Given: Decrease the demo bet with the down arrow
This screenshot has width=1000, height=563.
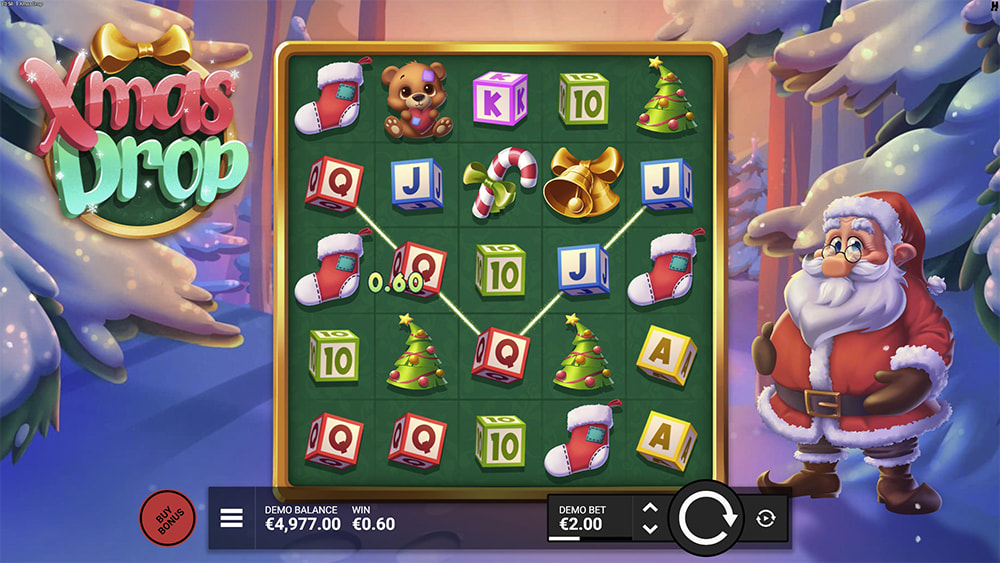Looking at the screenshot, I should click(649, 528).
